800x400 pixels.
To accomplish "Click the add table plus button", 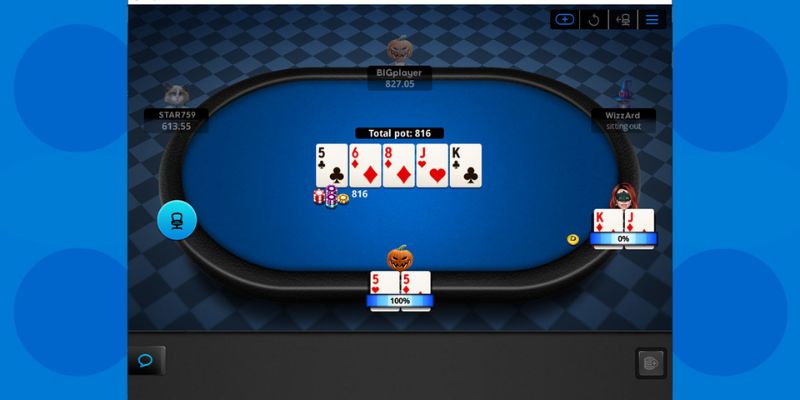I will click(565, 19).
